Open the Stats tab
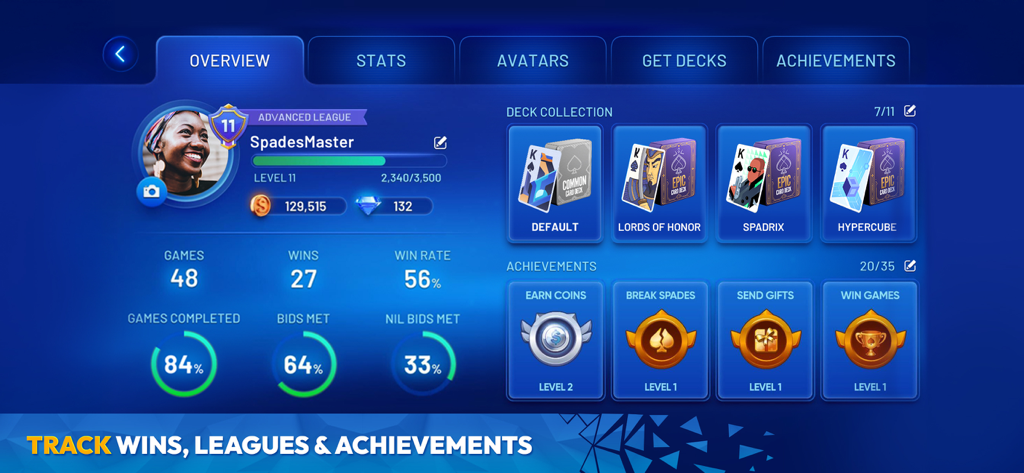This screenshot has height=473, width=1024. click(x=381, y=60)
